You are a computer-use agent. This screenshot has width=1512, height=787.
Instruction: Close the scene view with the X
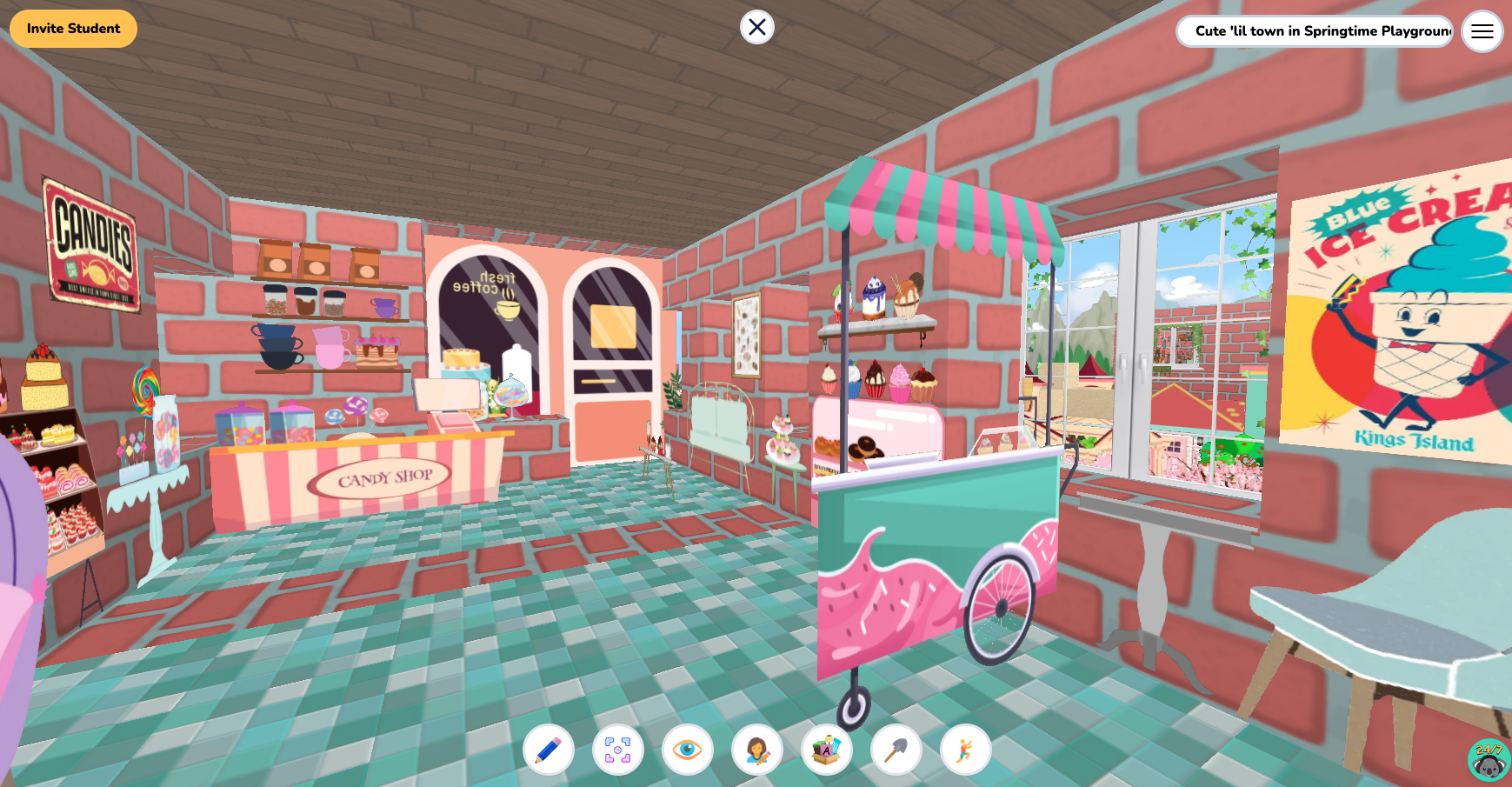tap(756, 27)
